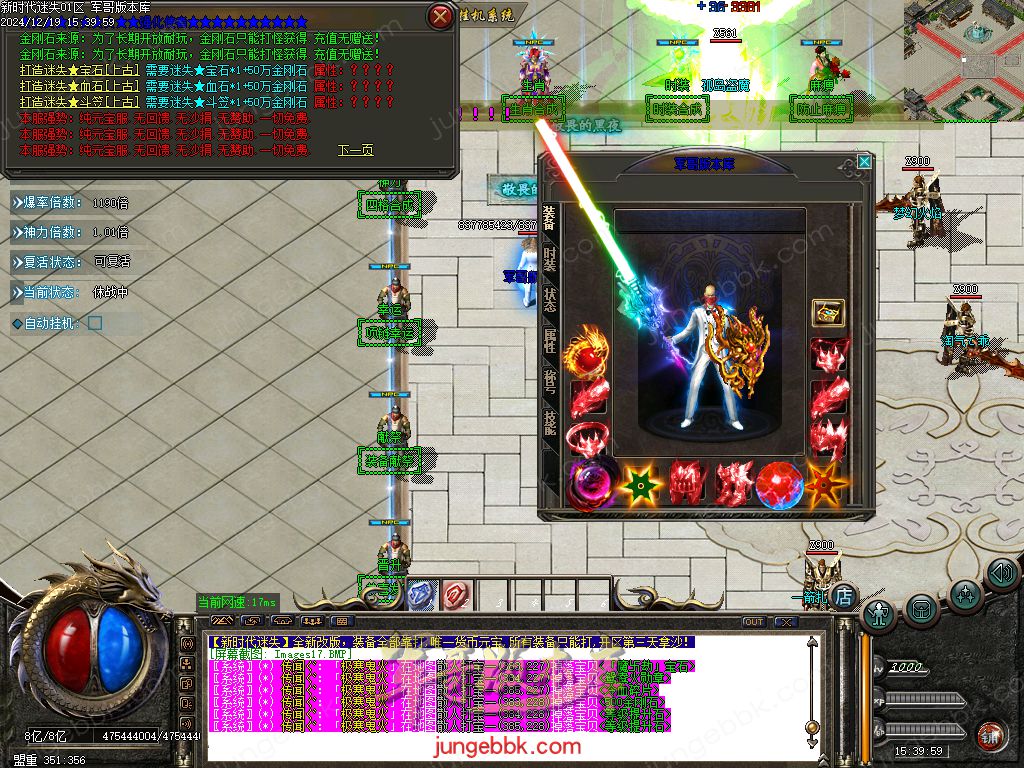Select the purple swirl orb equipment slot
Image resolution: width=1024 pixels, height=768 pixels.
590,484
